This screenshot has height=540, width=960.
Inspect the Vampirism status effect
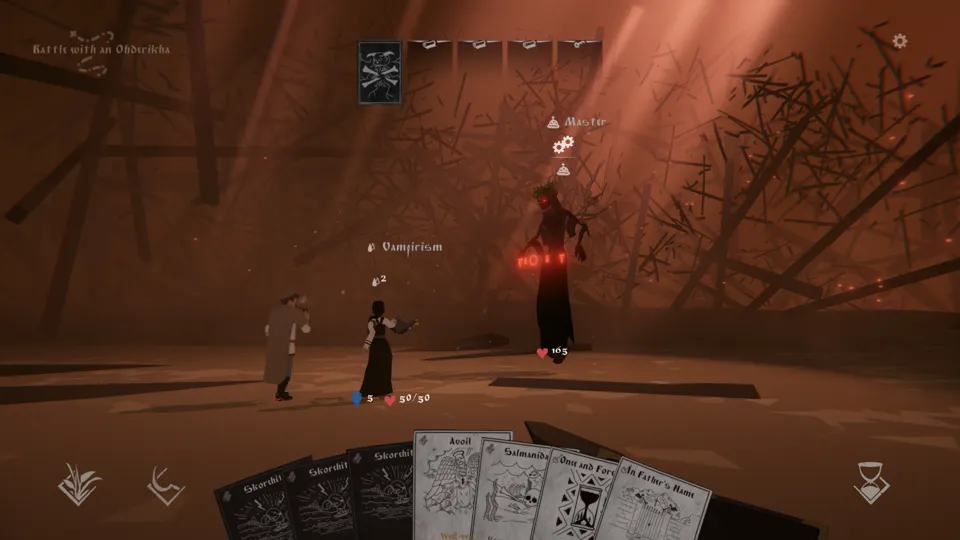coord(371,247)
